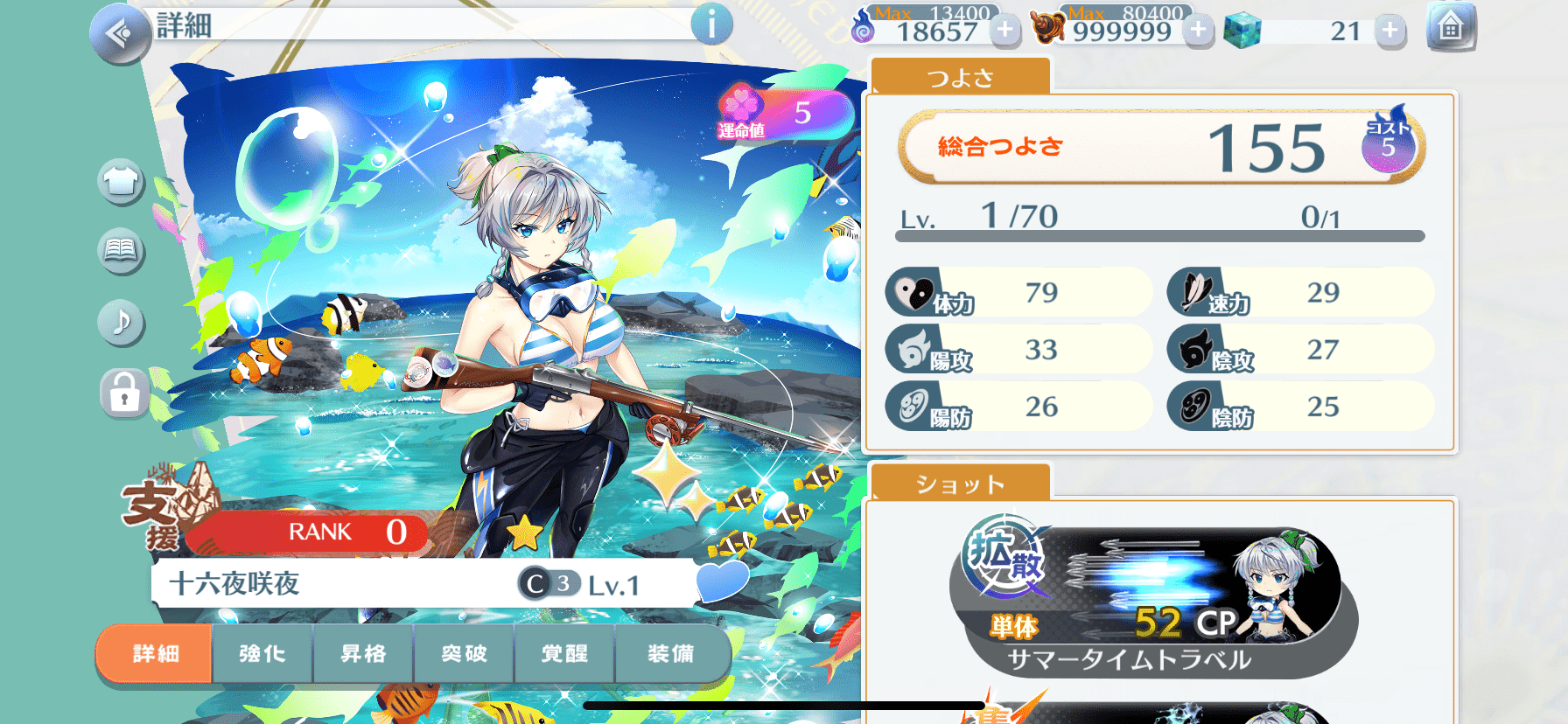The image size is (1568, 724).
Task: Select the 詳細 tab
Action: tap(155, 653)
